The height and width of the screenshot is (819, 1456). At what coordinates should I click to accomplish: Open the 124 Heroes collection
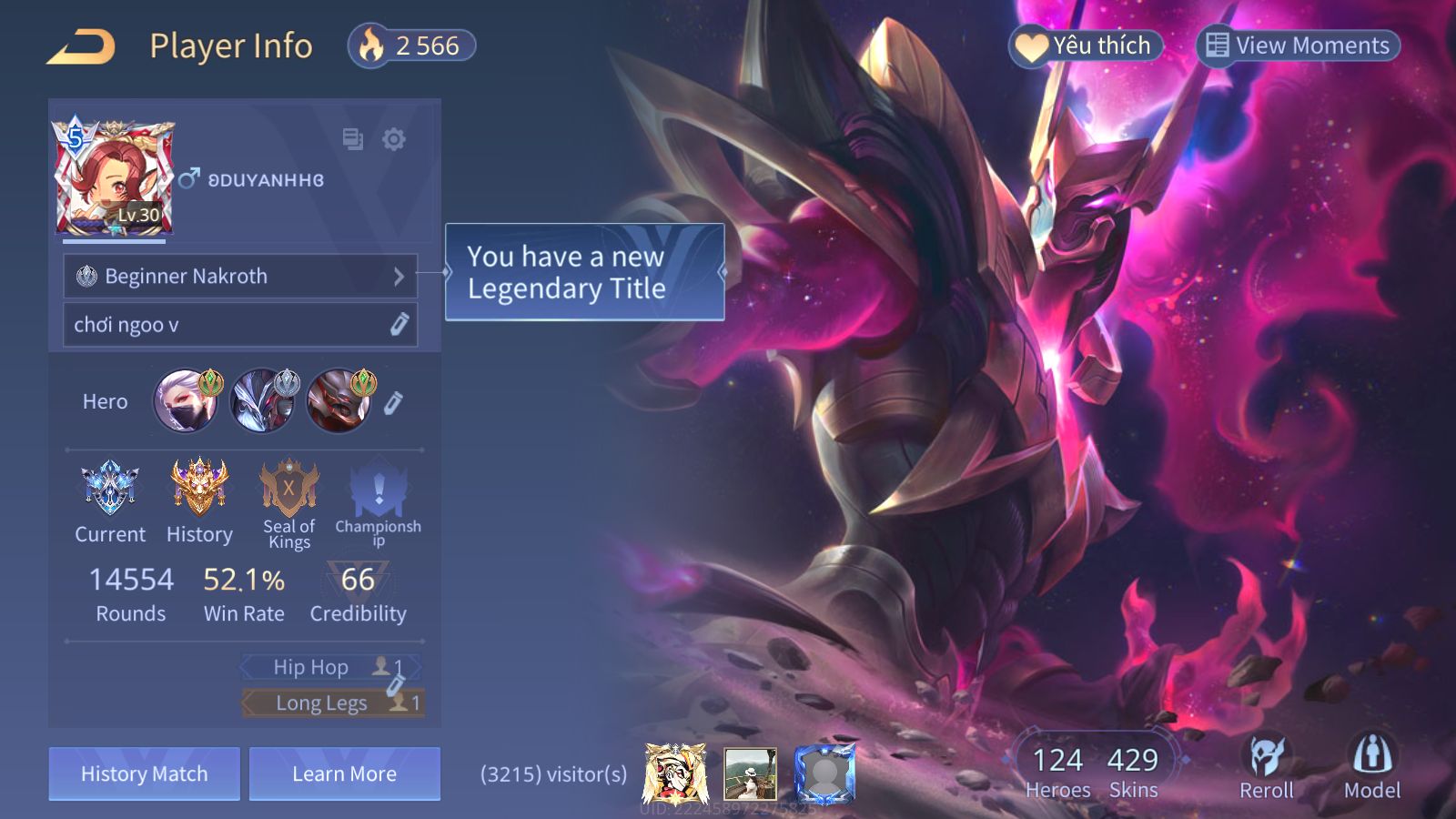pyautogui.click(x=1057, y=772)
